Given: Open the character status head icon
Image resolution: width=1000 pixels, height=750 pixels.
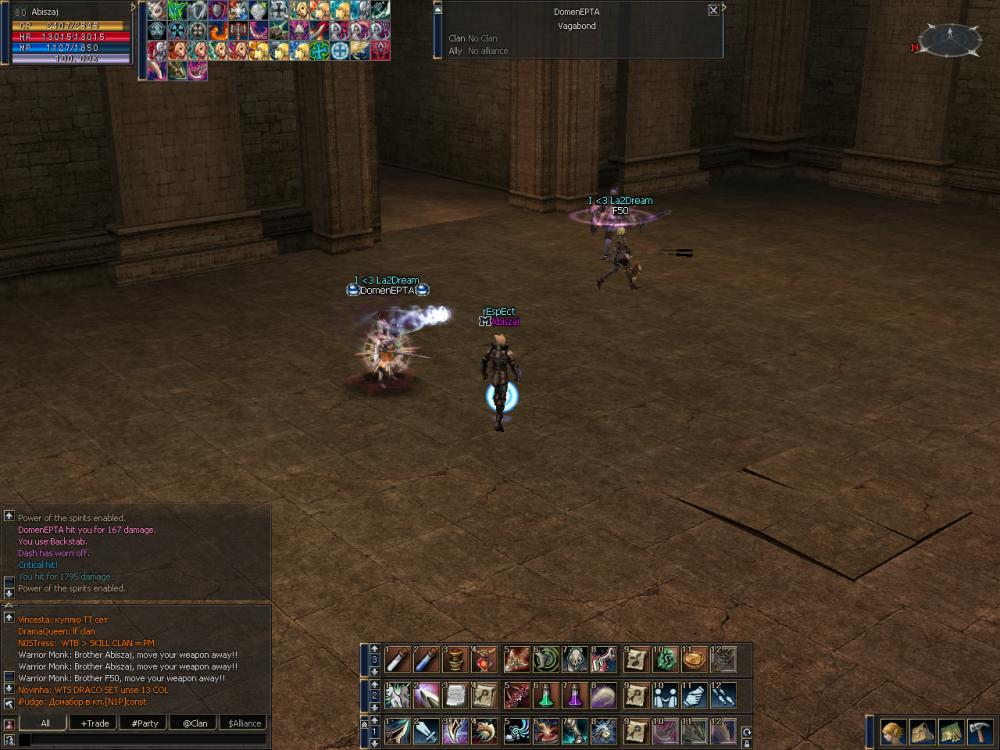Looking at the screenshot, I should tap(893, 732).
